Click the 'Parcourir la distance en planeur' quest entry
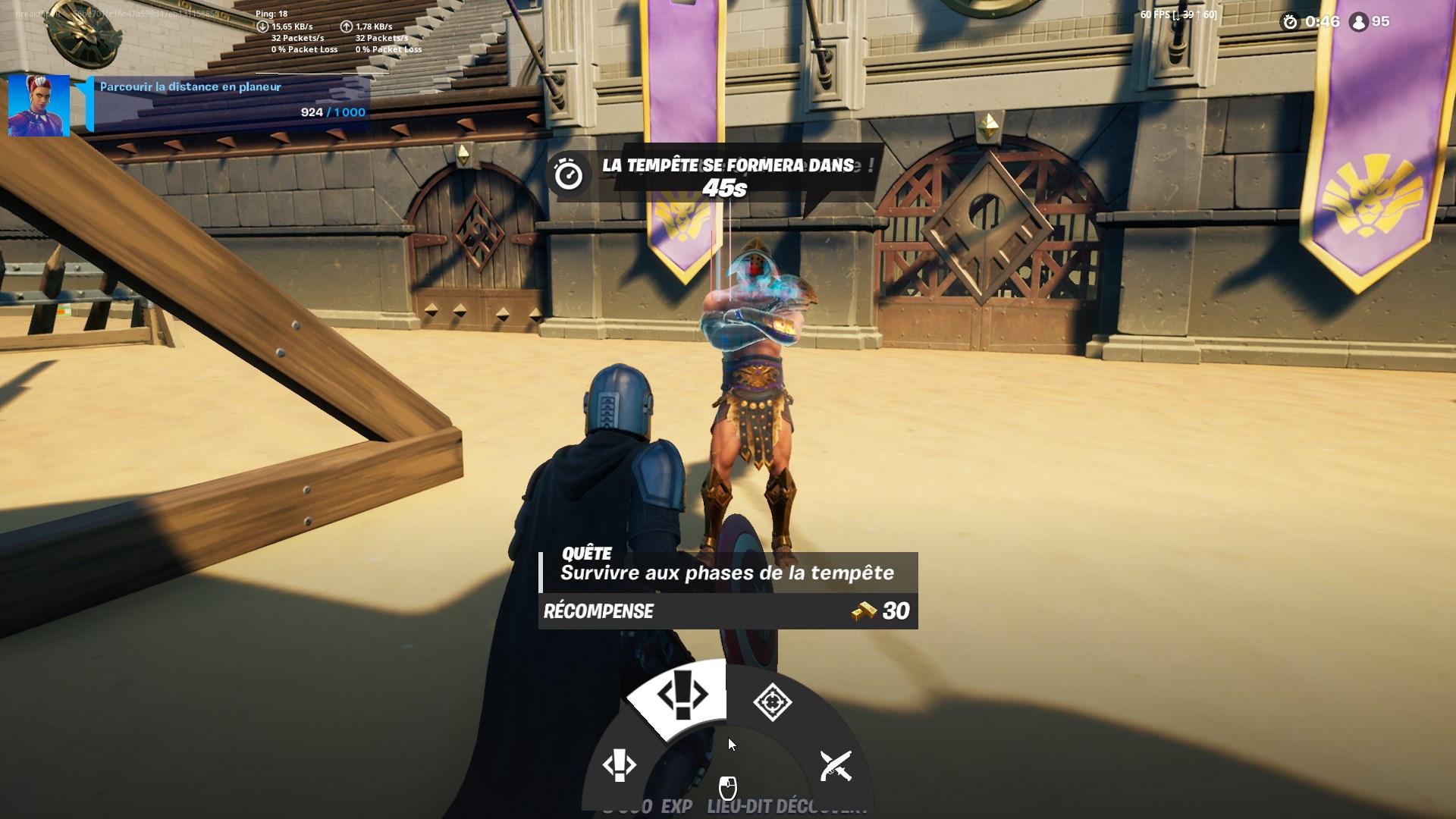The image size is (1456, 819). 190,87
